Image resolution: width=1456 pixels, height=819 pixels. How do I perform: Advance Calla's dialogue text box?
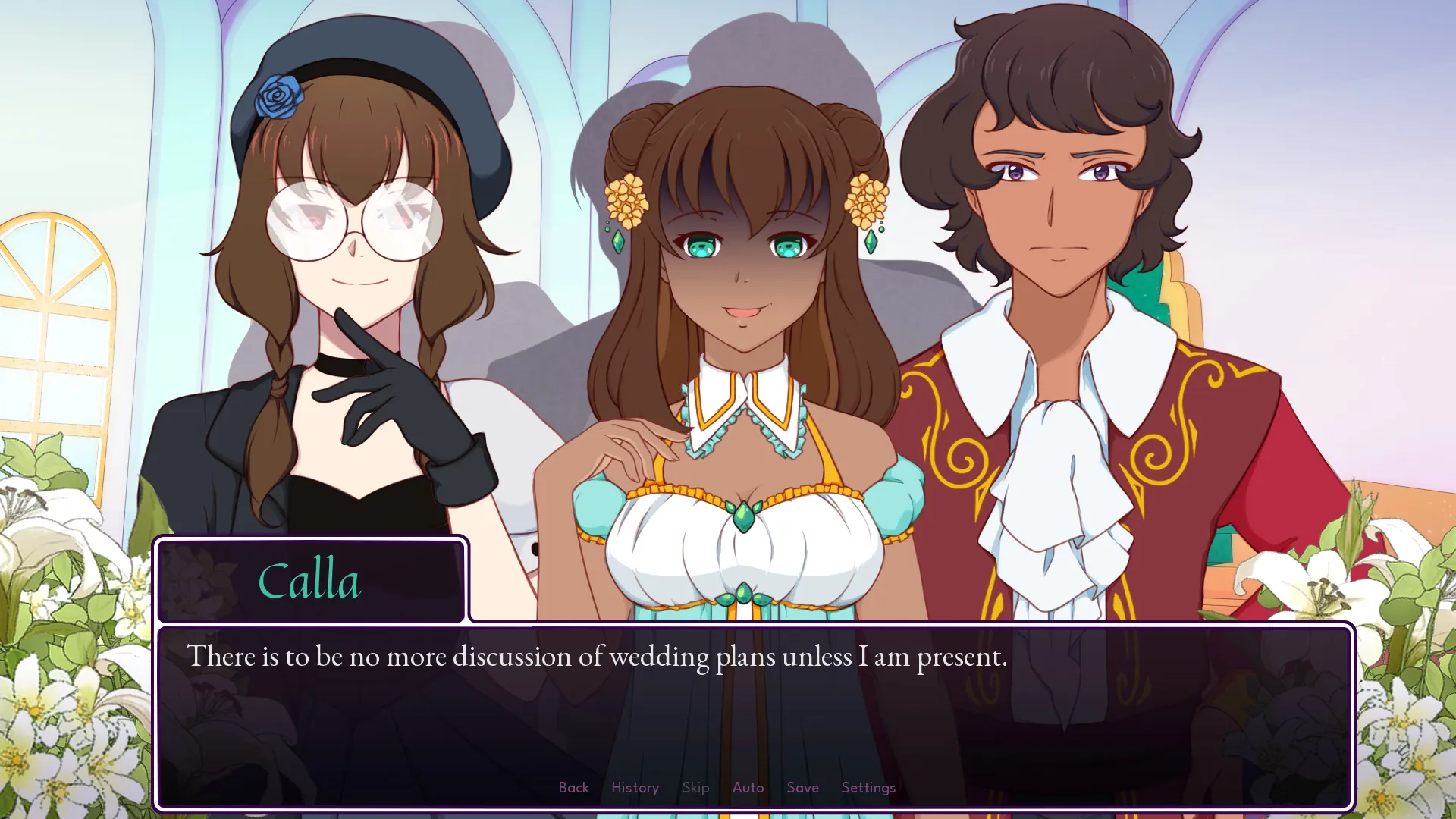click(754, 713)
